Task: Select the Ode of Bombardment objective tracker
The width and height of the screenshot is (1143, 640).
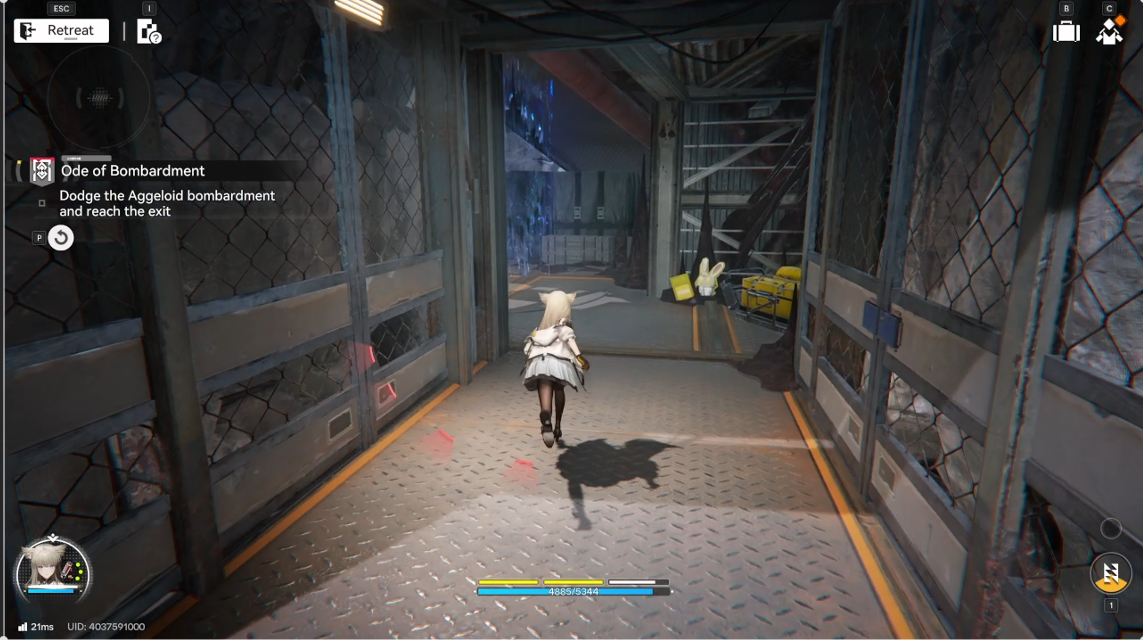Action: point(132,171)
